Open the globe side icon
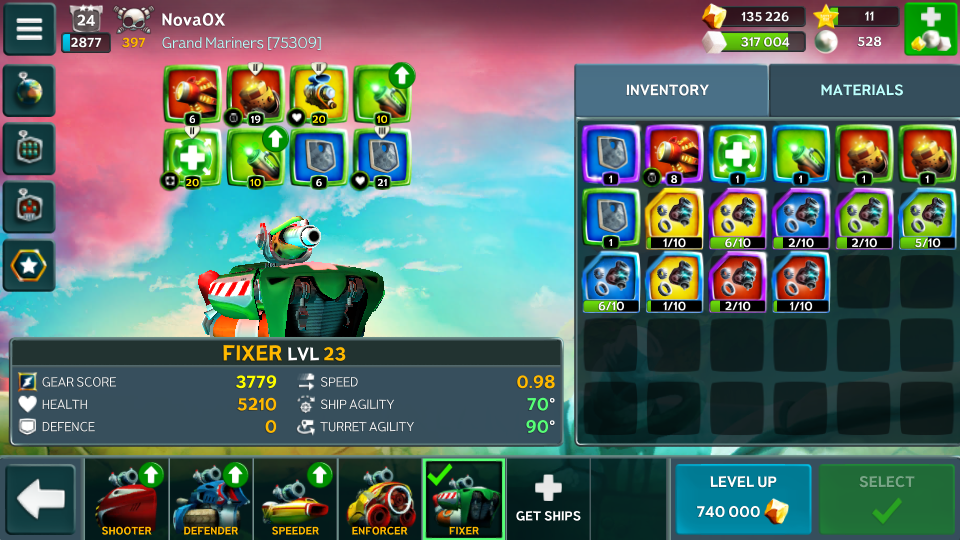 tap(29, 92)
